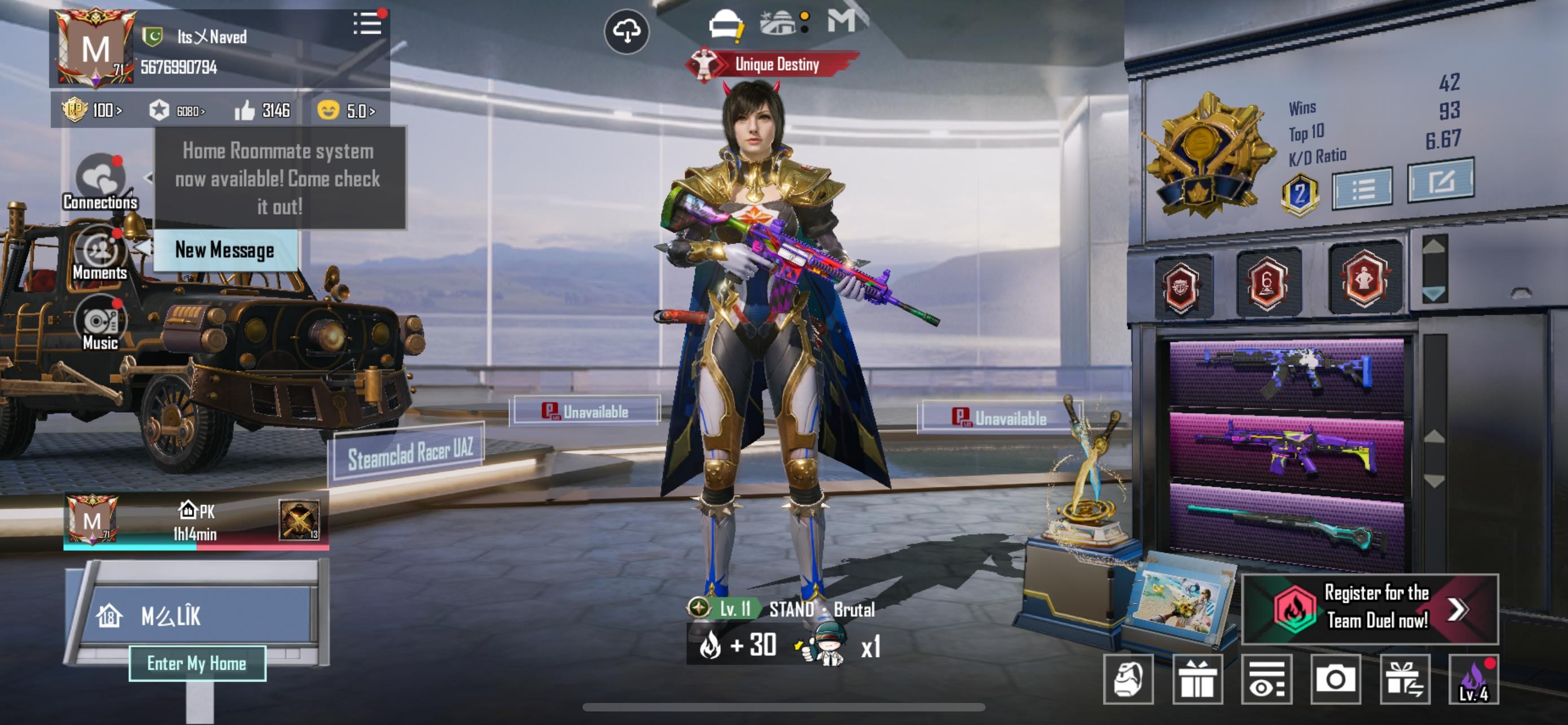Open the purple flame Lv. 4 icon
Screen dimensions: 1568x725
click(x=1473, y=679)
